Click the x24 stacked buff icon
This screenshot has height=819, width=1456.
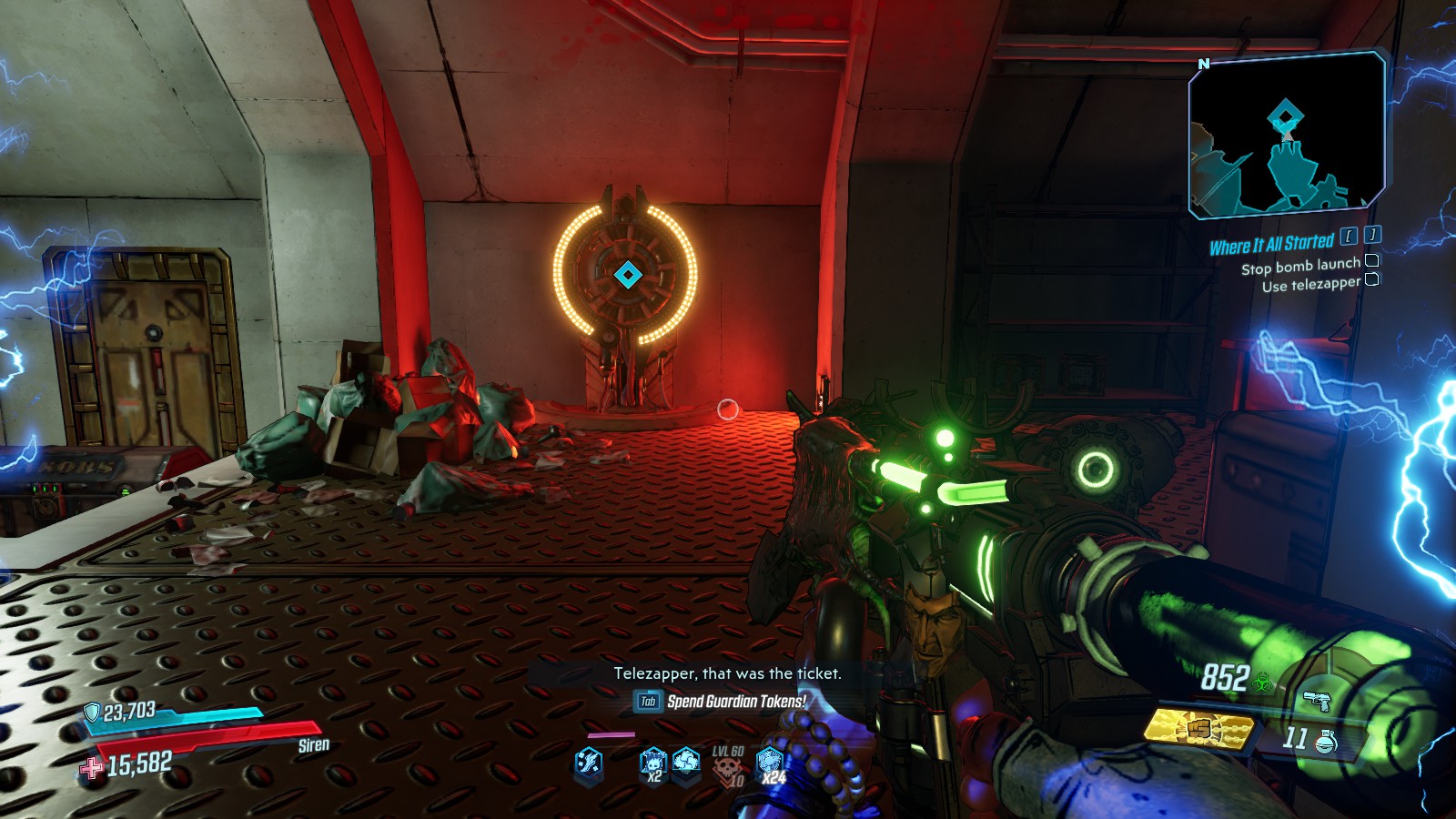771,763
